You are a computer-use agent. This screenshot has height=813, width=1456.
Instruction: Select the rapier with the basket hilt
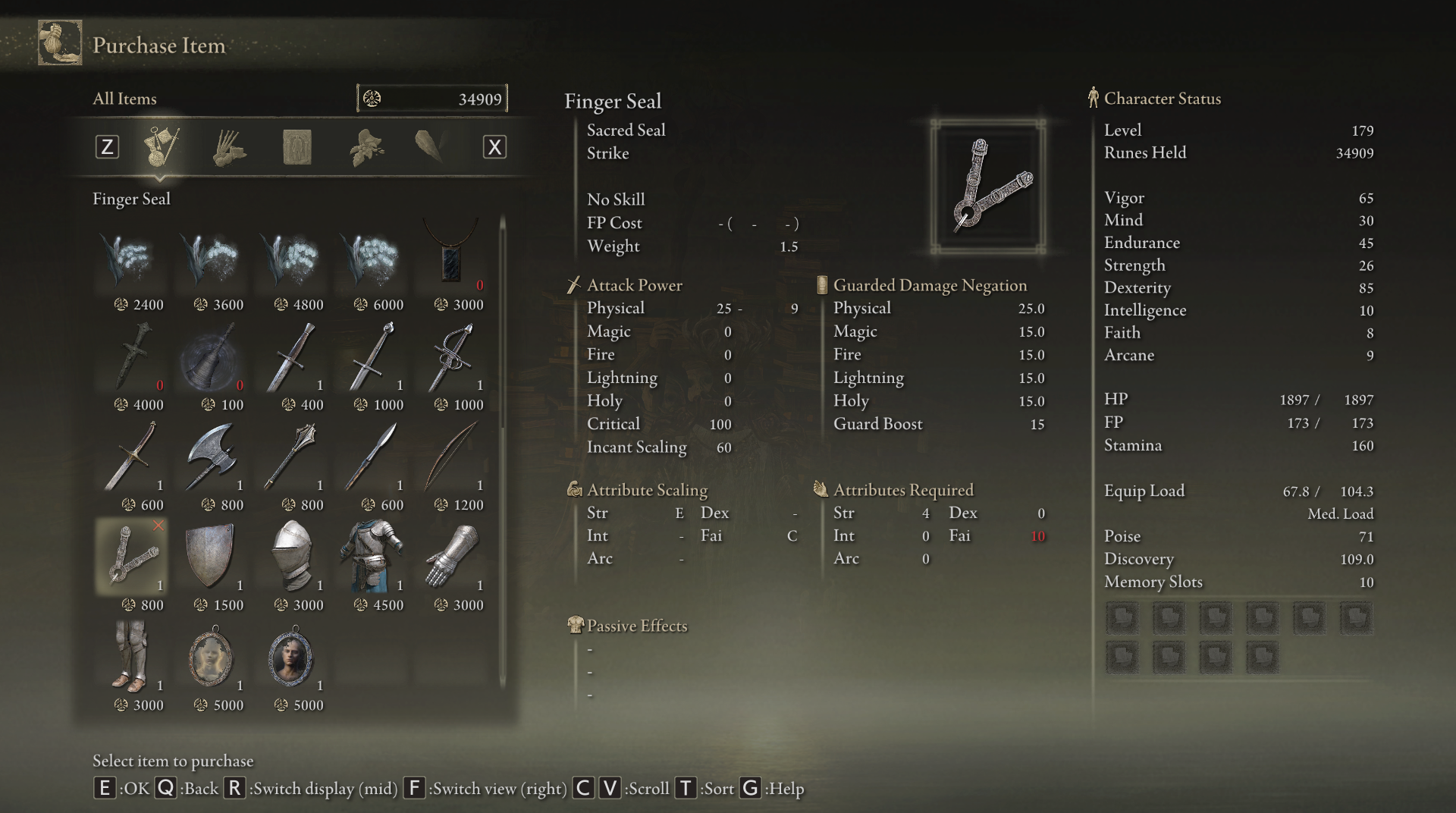point(452,360)
